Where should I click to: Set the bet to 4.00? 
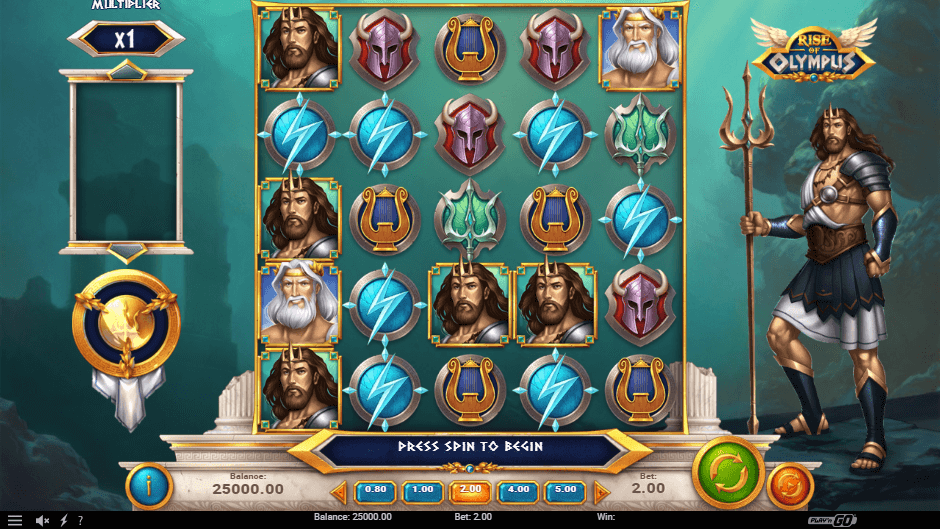(x=517, y=491)
